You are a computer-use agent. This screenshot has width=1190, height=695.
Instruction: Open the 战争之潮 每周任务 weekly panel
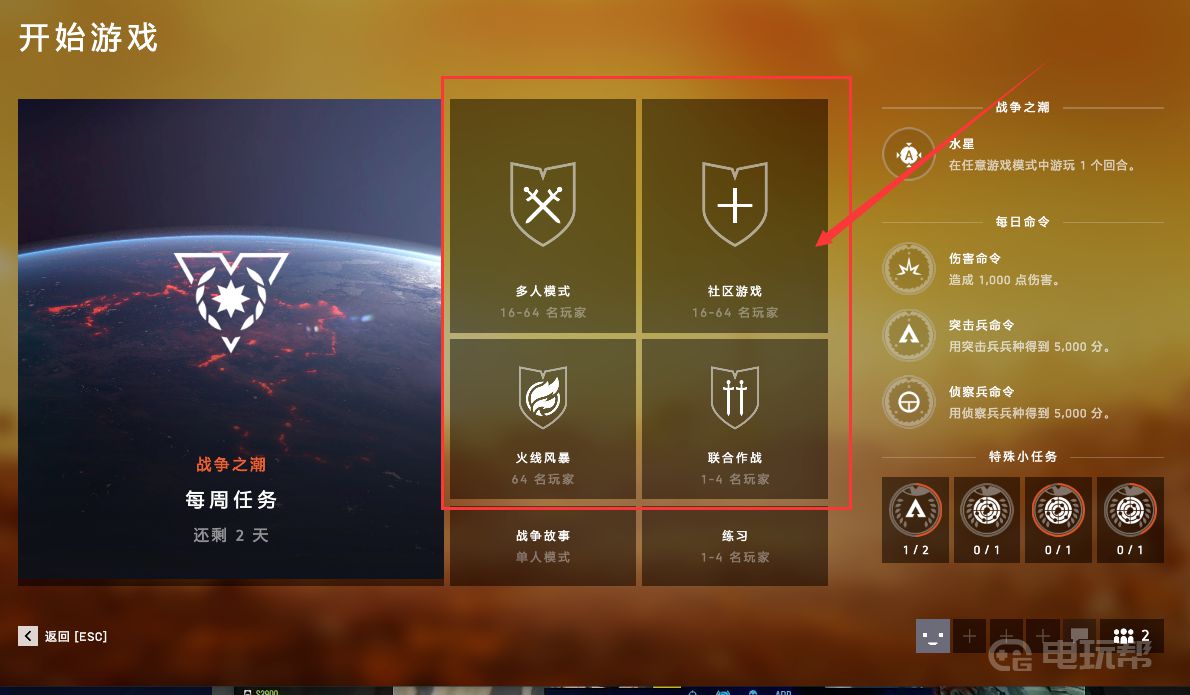pos(230,338)
